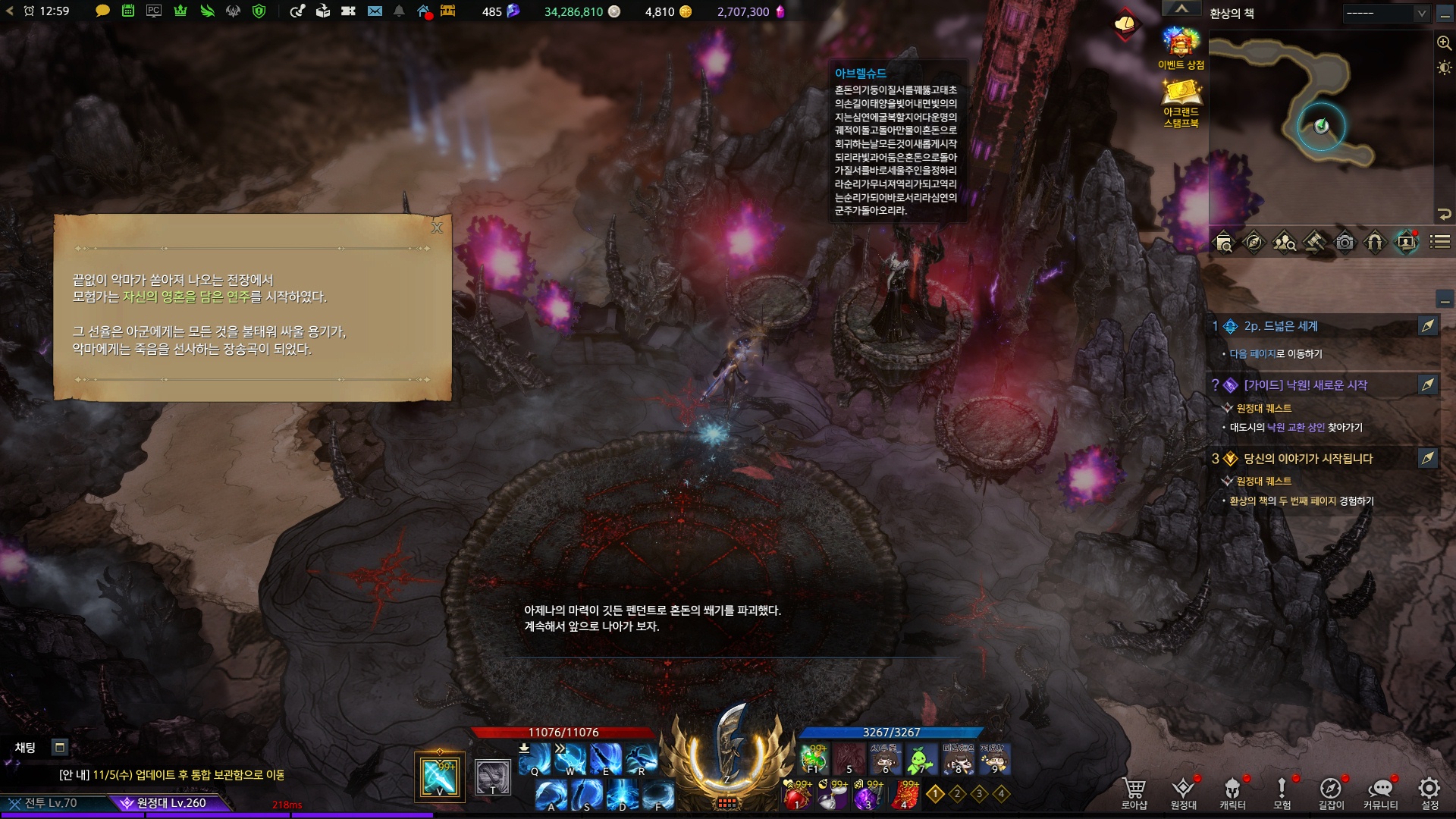Select the 당신의 이야기가 시작됩니다 quest entry

(x=1307, y=459)
